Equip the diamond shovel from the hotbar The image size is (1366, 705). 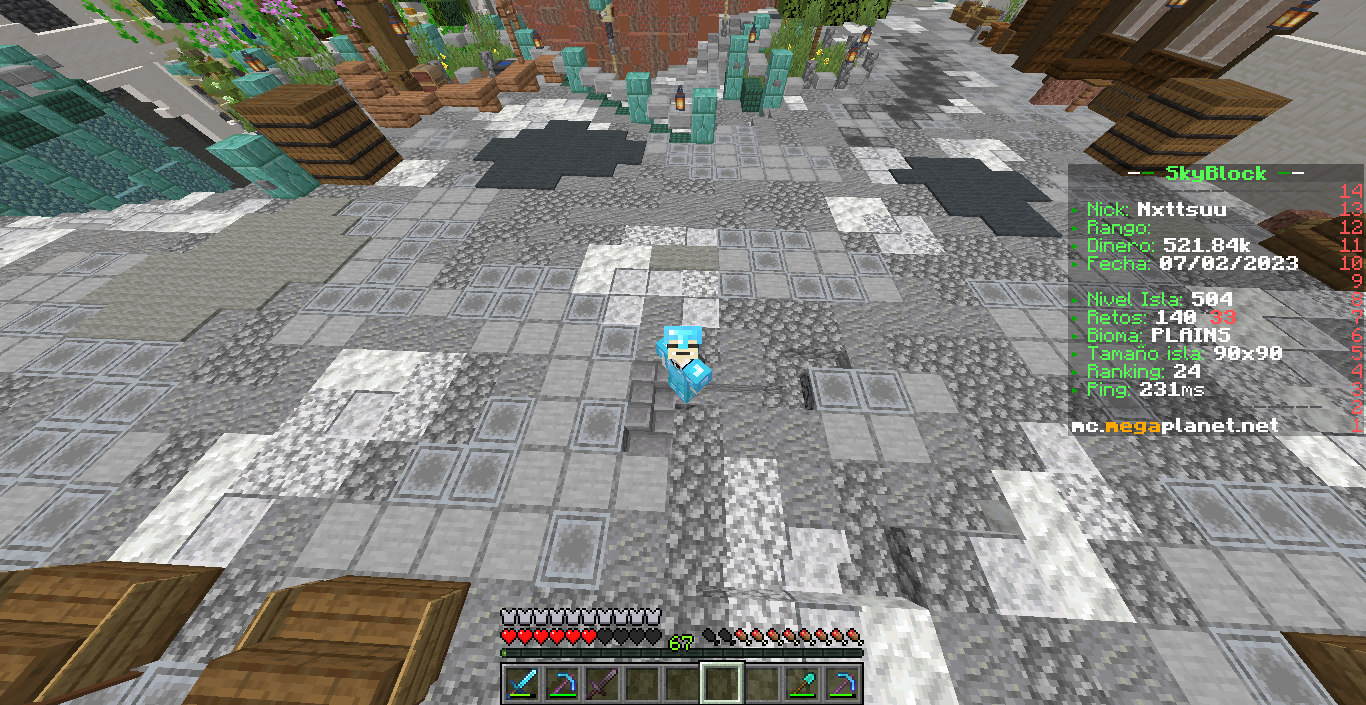802,684
